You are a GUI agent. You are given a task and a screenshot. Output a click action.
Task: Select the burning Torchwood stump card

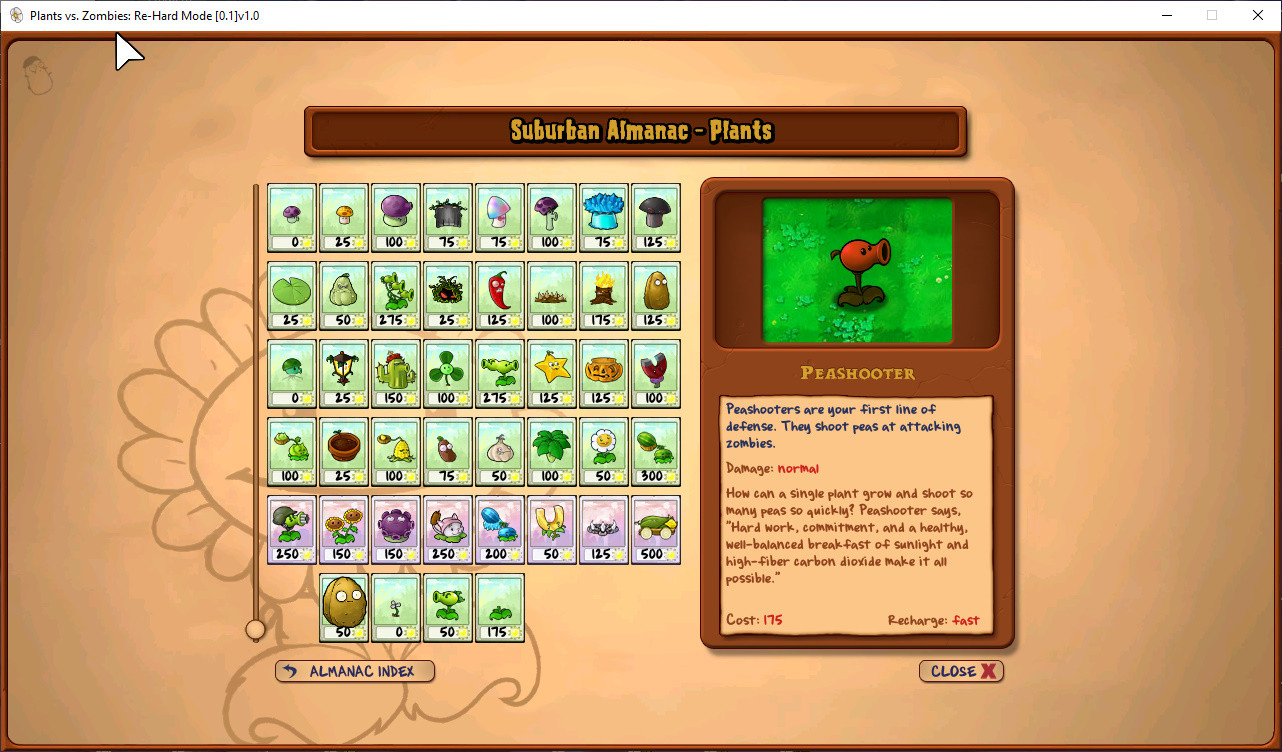click(x=604, y=295)
